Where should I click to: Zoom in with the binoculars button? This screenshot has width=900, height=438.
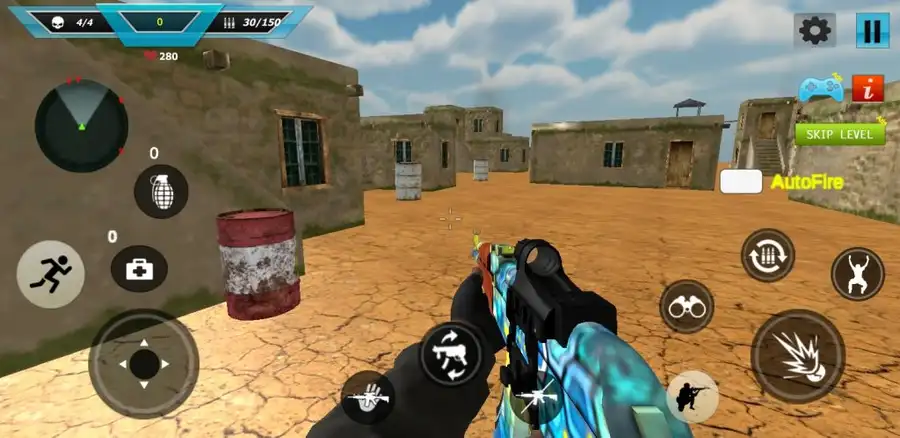pos(686,306)
